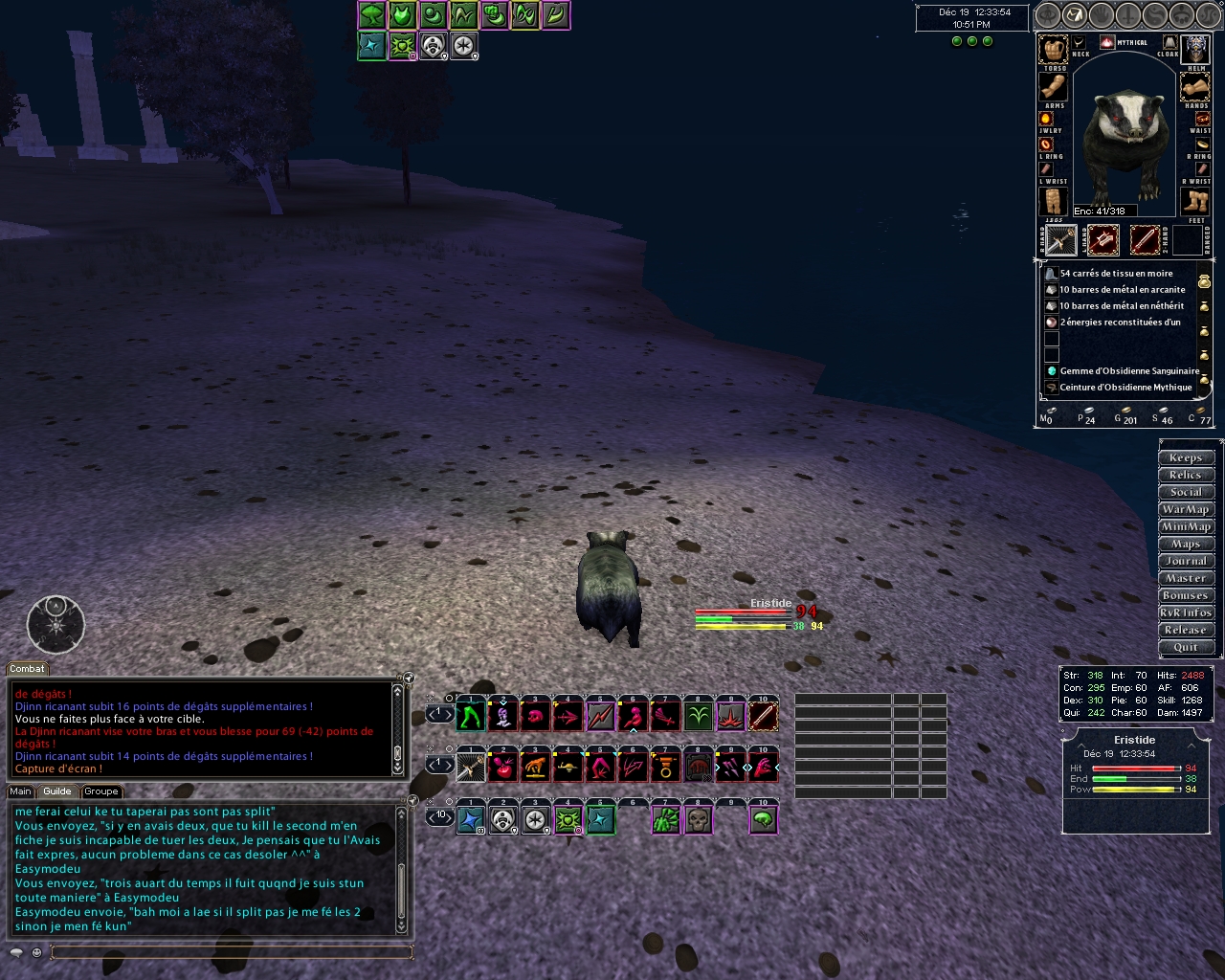Click the Quit button
The image size is (1225, 980).
[x=1186, y=647]
